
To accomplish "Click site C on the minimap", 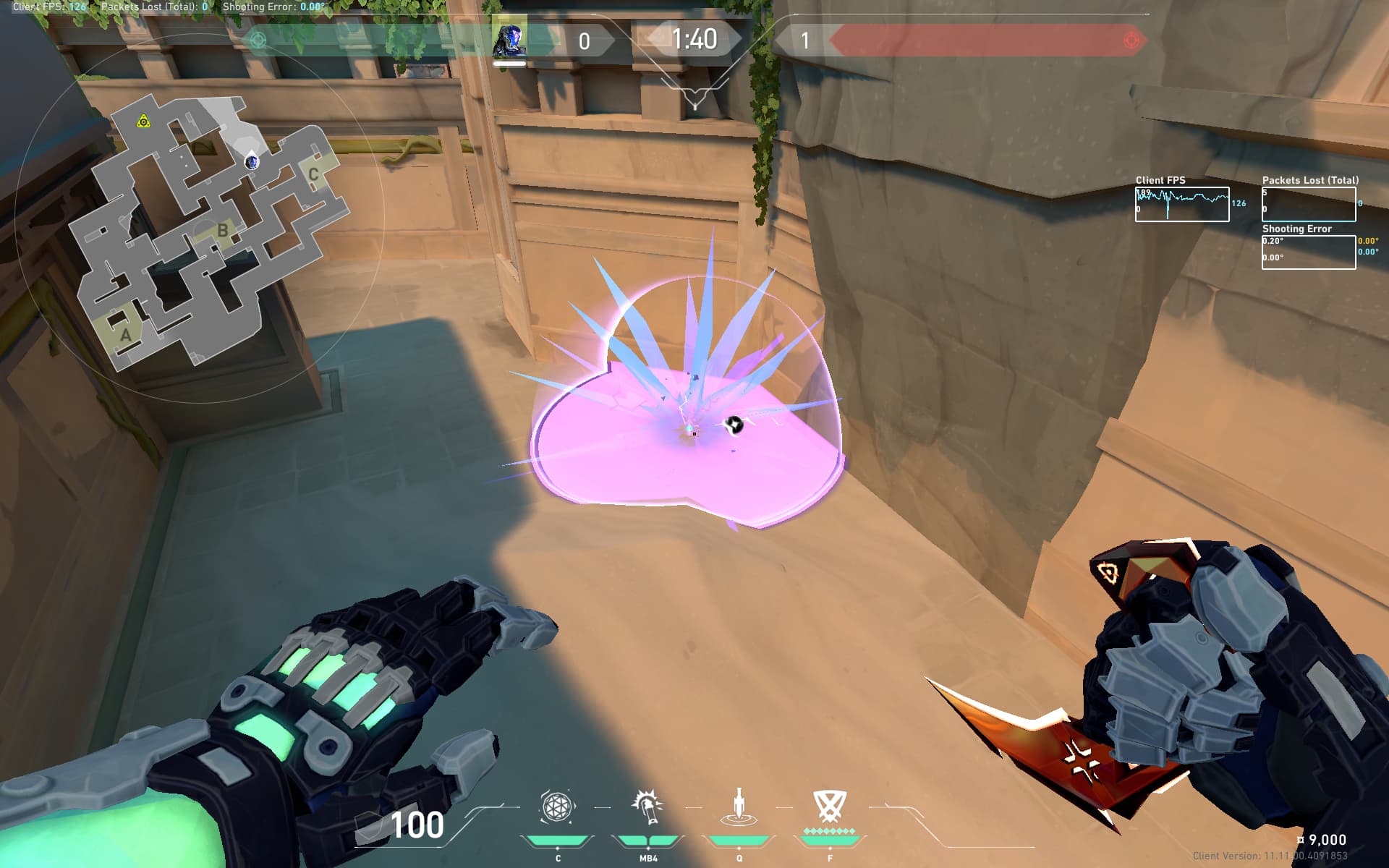I will pos(313,174).
